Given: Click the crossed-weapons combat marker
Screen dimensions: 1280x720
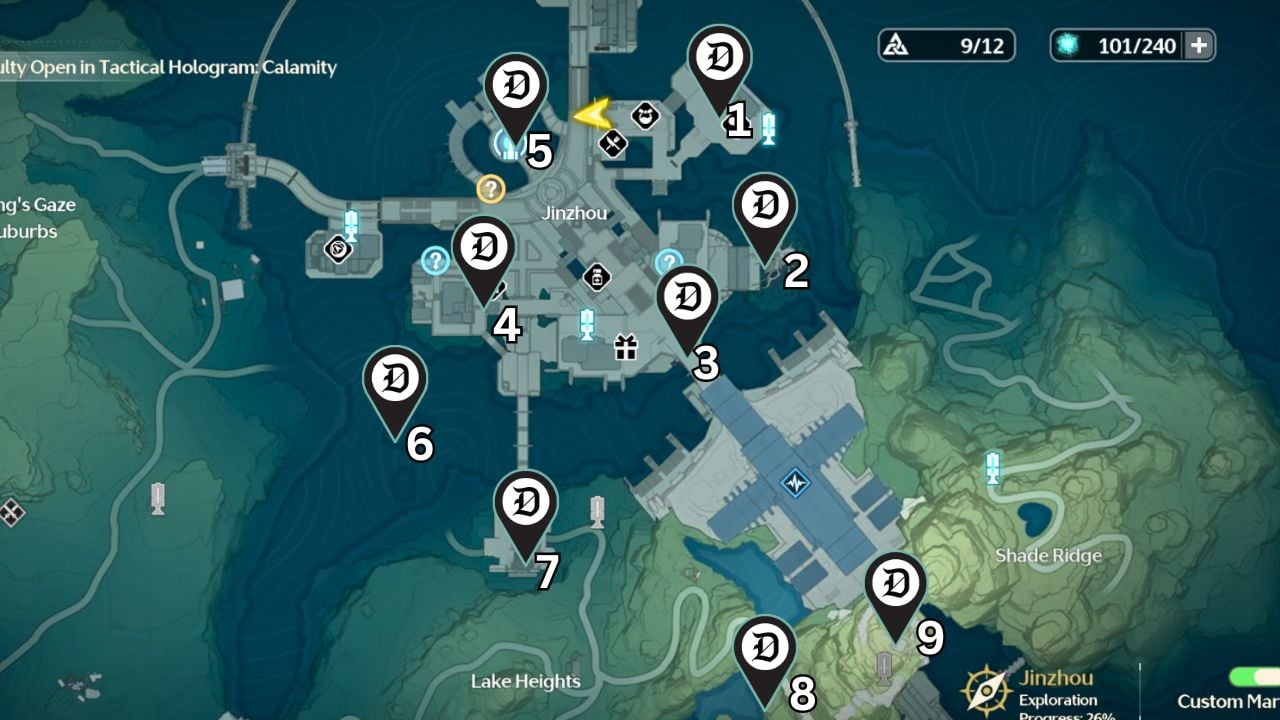Looking at the screenshot, I should point(612,142).
